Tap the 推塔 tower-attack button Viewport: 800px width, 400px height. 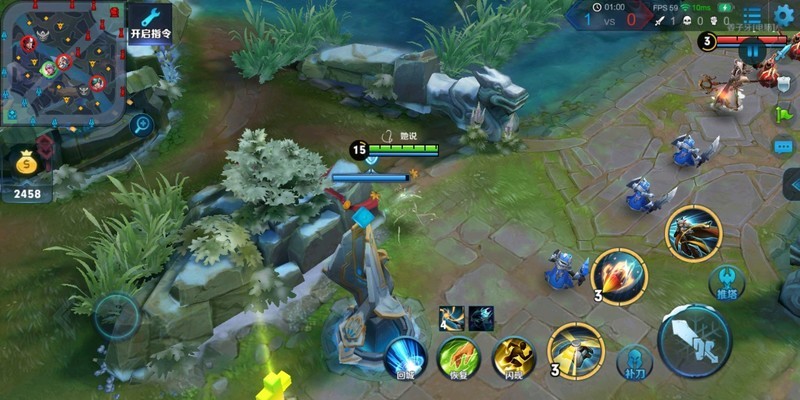tap(727, 283)
